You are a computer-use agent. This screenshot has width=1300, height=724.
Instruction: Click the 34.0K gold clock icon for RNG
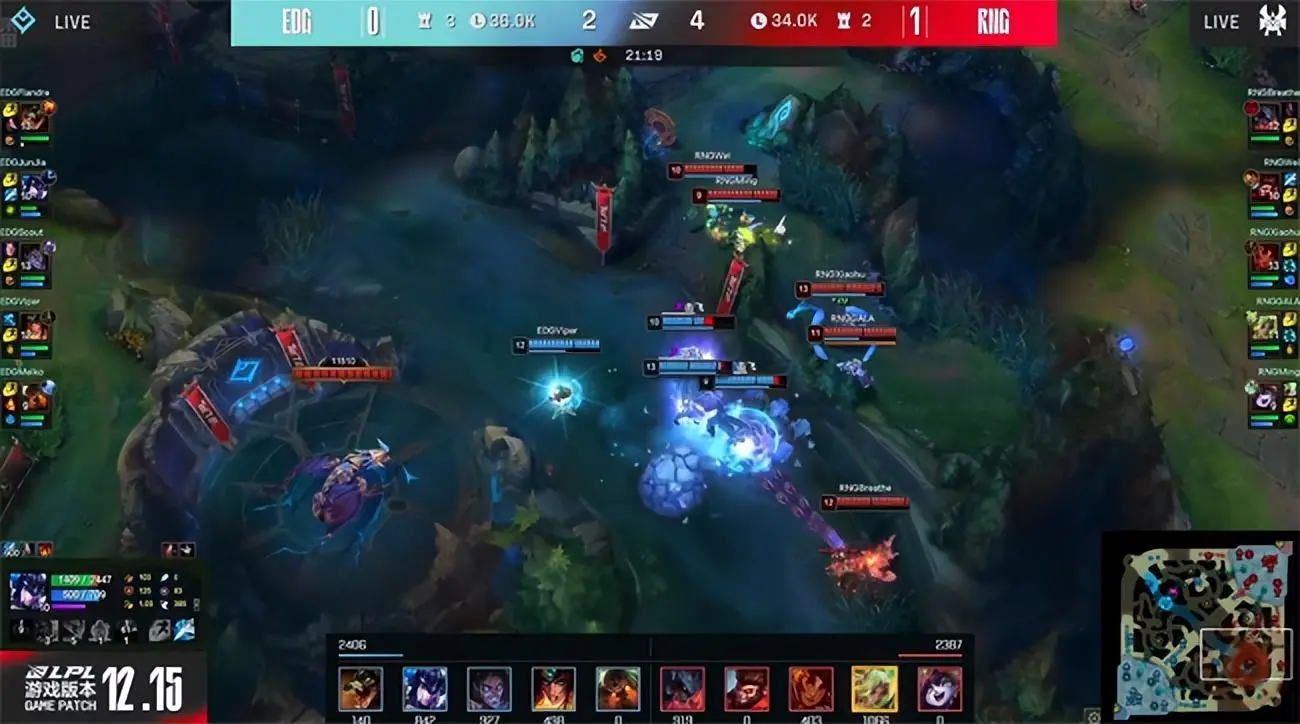click(761, 18)
